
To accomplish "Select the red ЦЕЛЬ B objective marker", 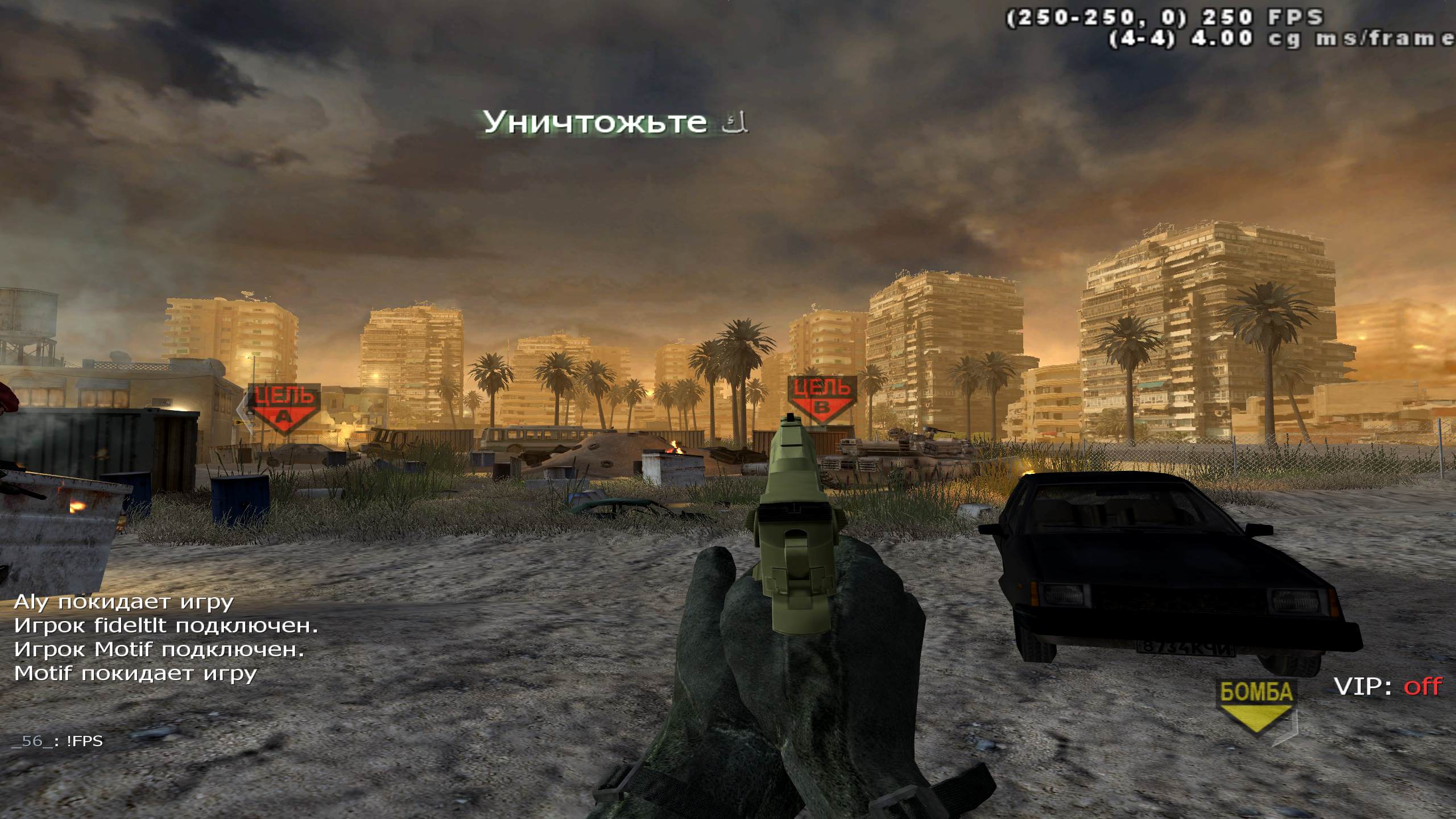I will [822, 399].
